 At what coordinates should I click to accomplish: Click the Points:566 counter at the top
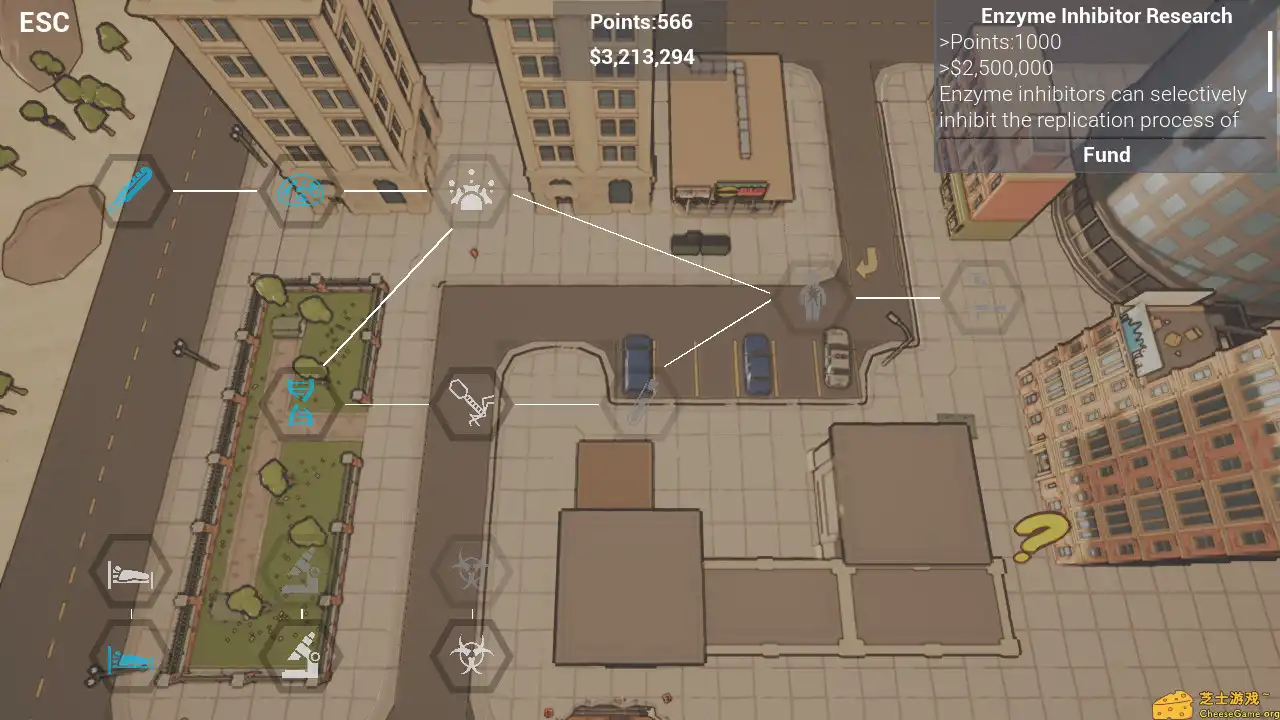(641, 21)
